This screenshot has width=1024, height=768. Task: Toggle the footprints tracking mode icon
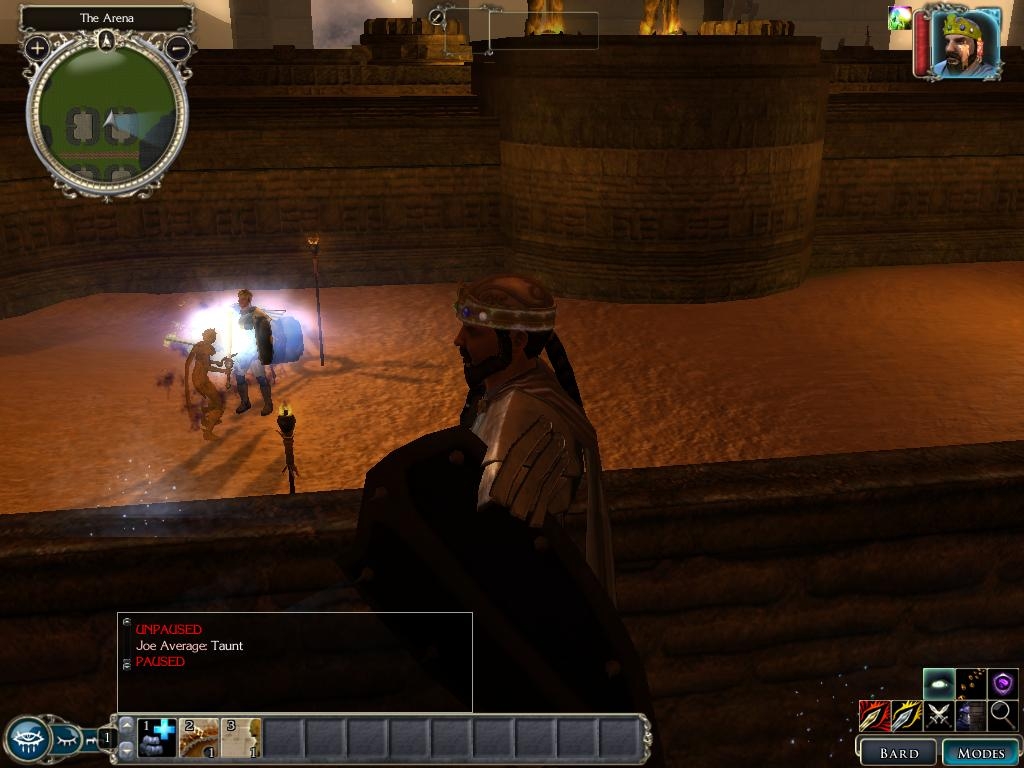pyautogui.click(x=971, y=684)
